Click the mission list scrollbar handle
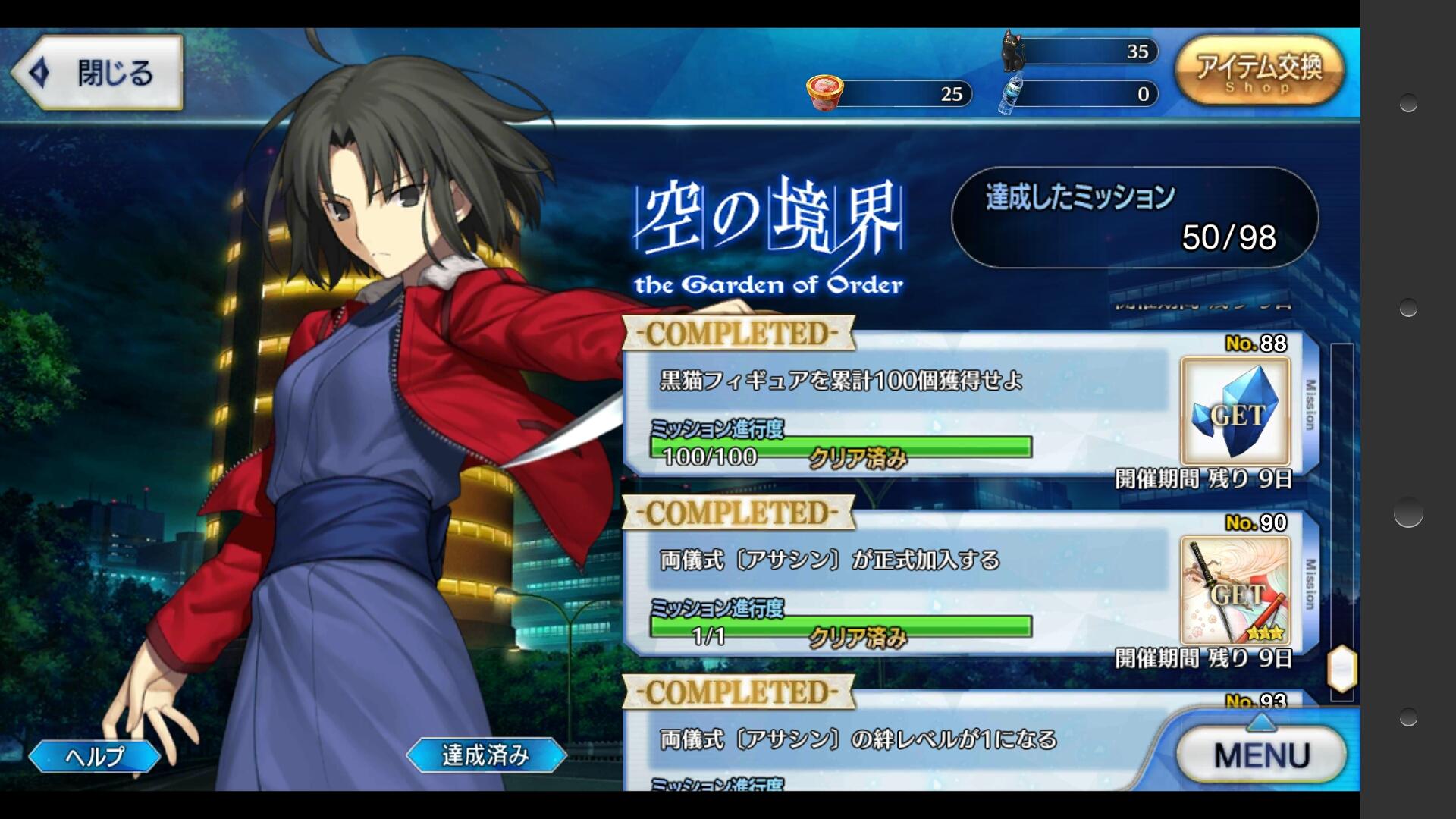The image size is (1456, 819). [x=1341, y=668]
